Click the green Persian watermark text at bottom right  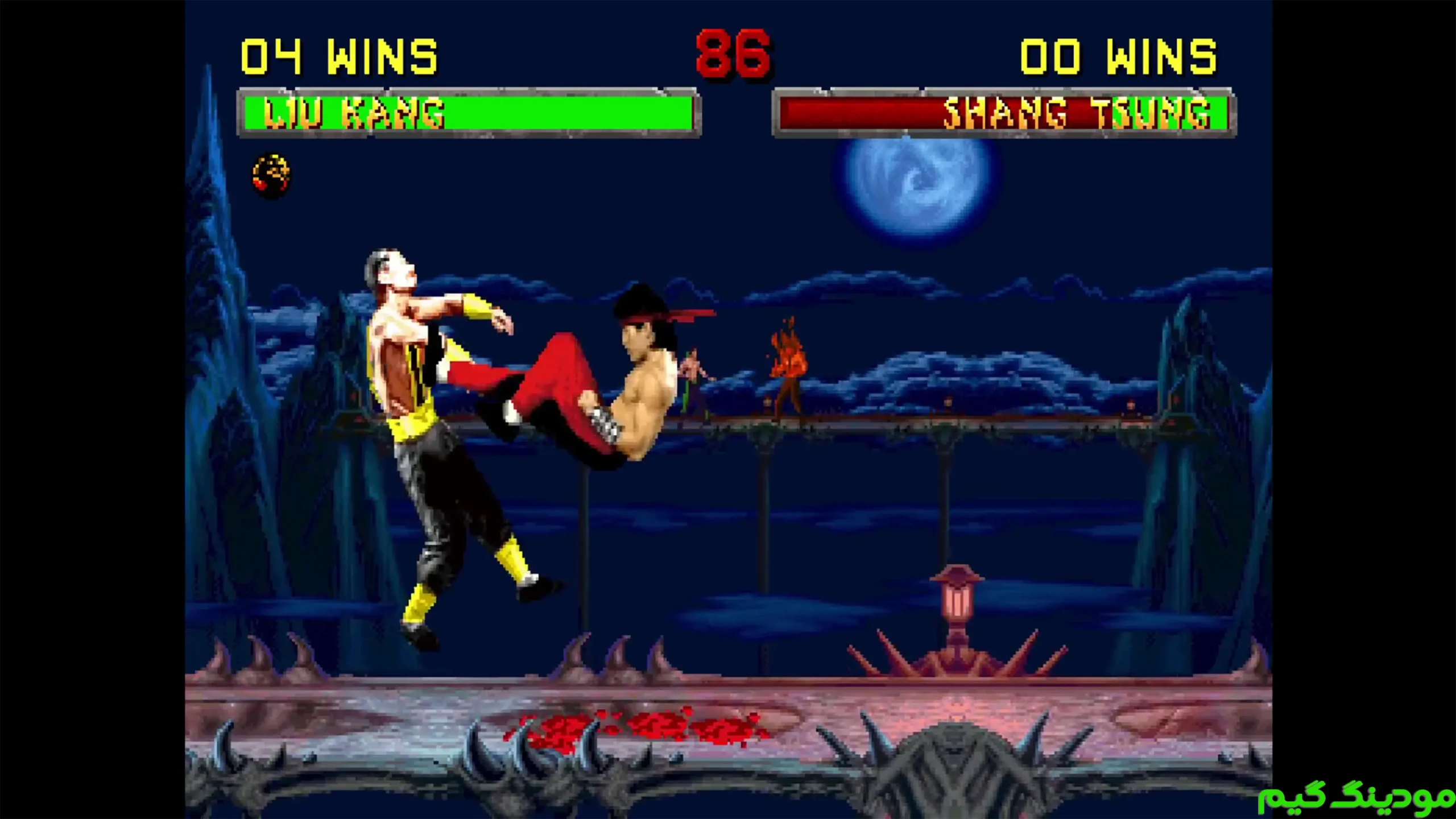click(x=1354, y=796)
